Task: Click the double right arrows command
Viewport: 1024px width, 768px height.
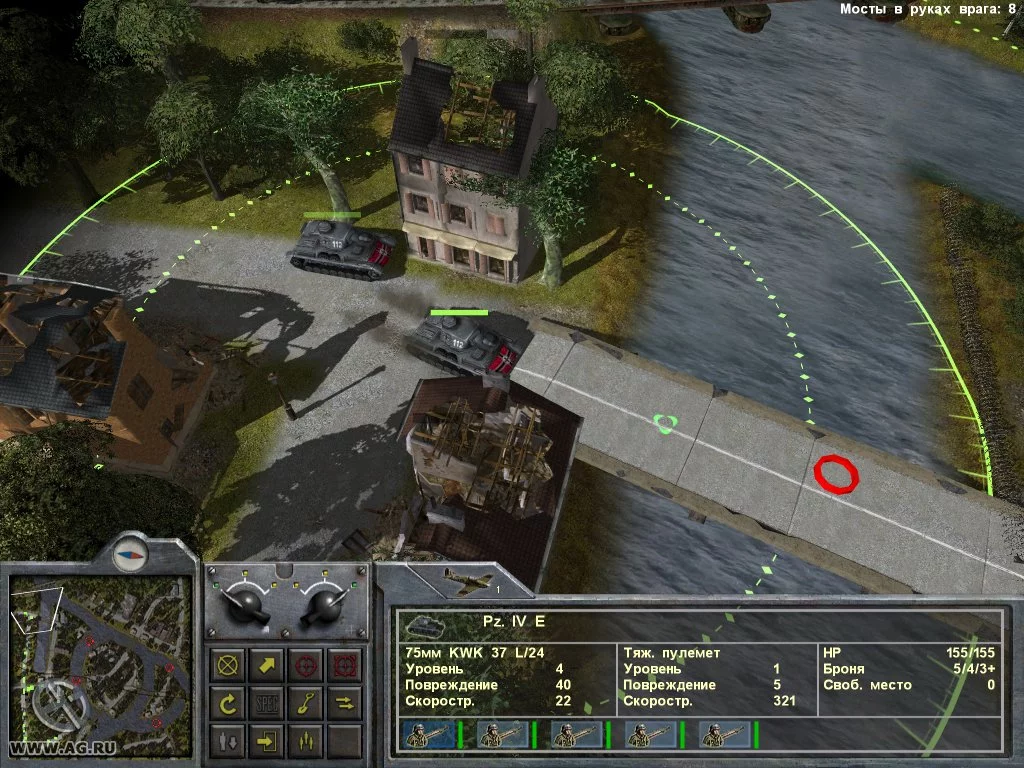Action: pos(344,704)
